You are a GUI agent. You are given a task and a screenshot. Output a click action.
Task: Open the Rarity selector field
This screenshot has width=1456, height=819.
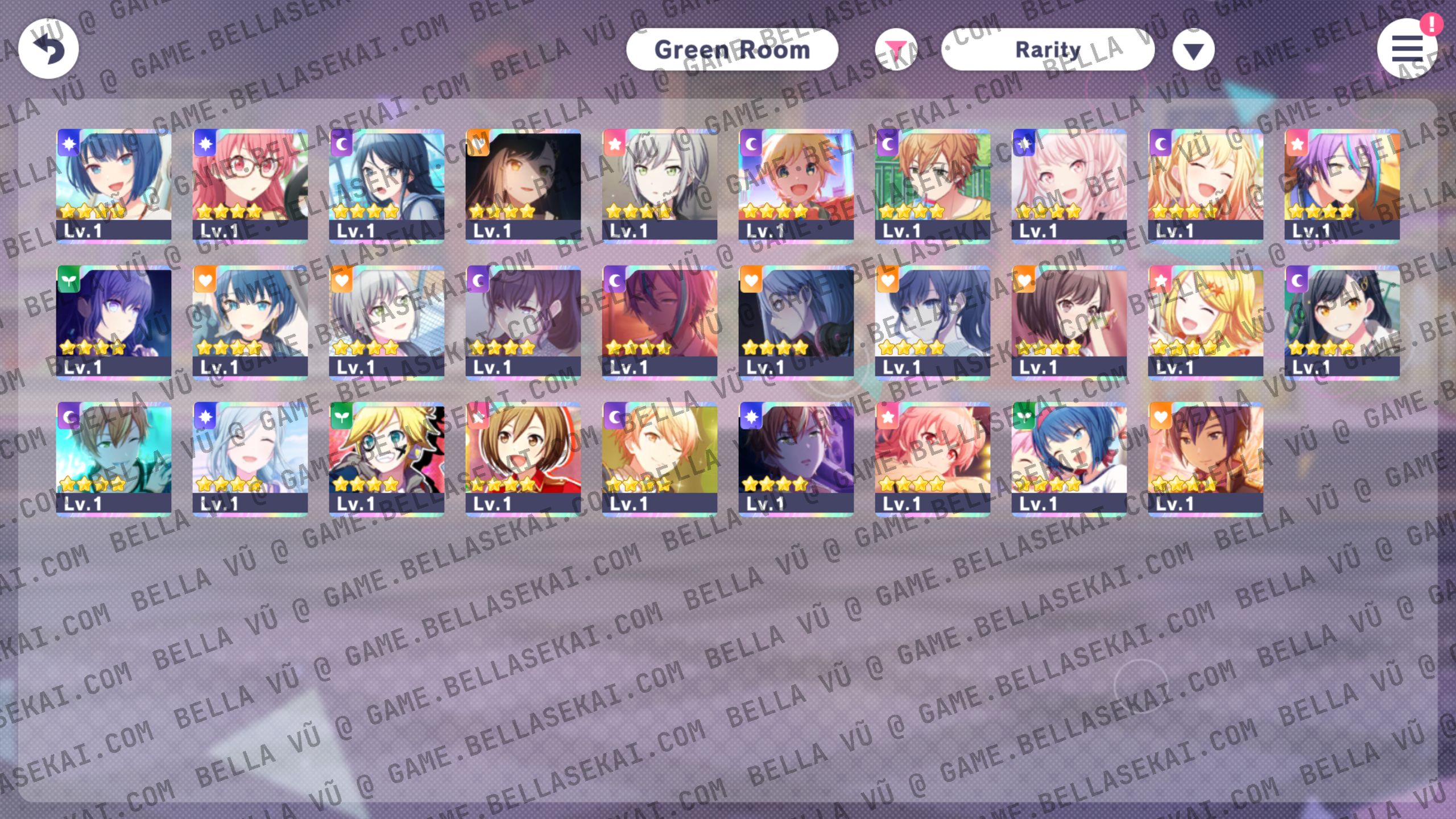click(1048, 49)
